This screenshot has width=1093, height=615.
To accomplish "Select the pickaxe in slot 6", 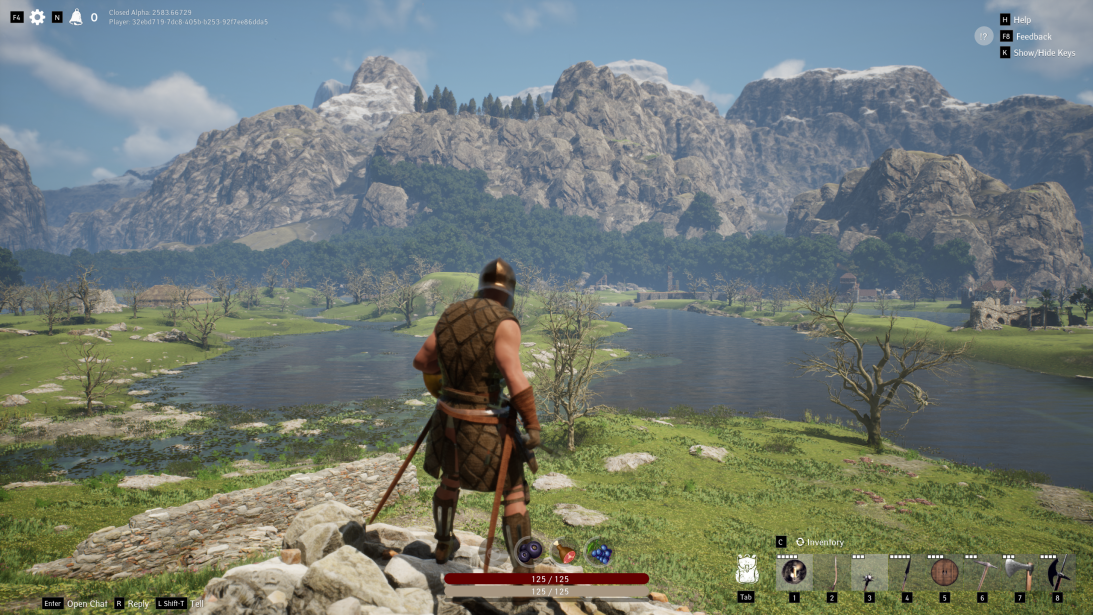I will (982, 572).
